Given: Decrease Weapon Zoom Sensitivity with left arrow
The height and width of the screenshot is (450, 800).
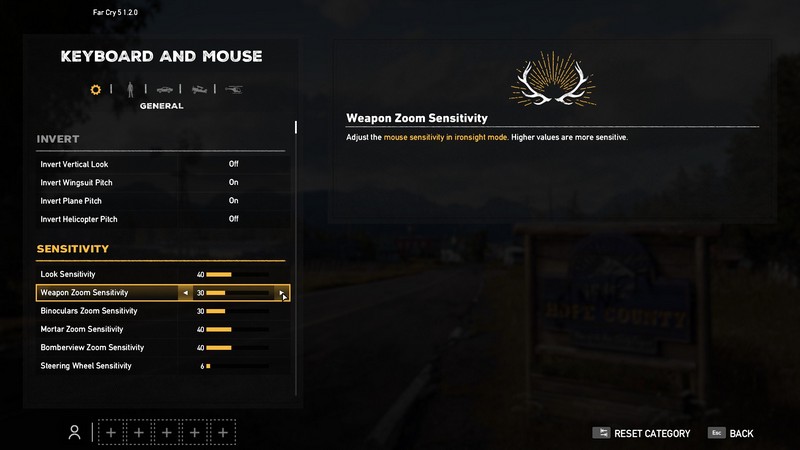Looking at the screenshot, I should point(185,293).
